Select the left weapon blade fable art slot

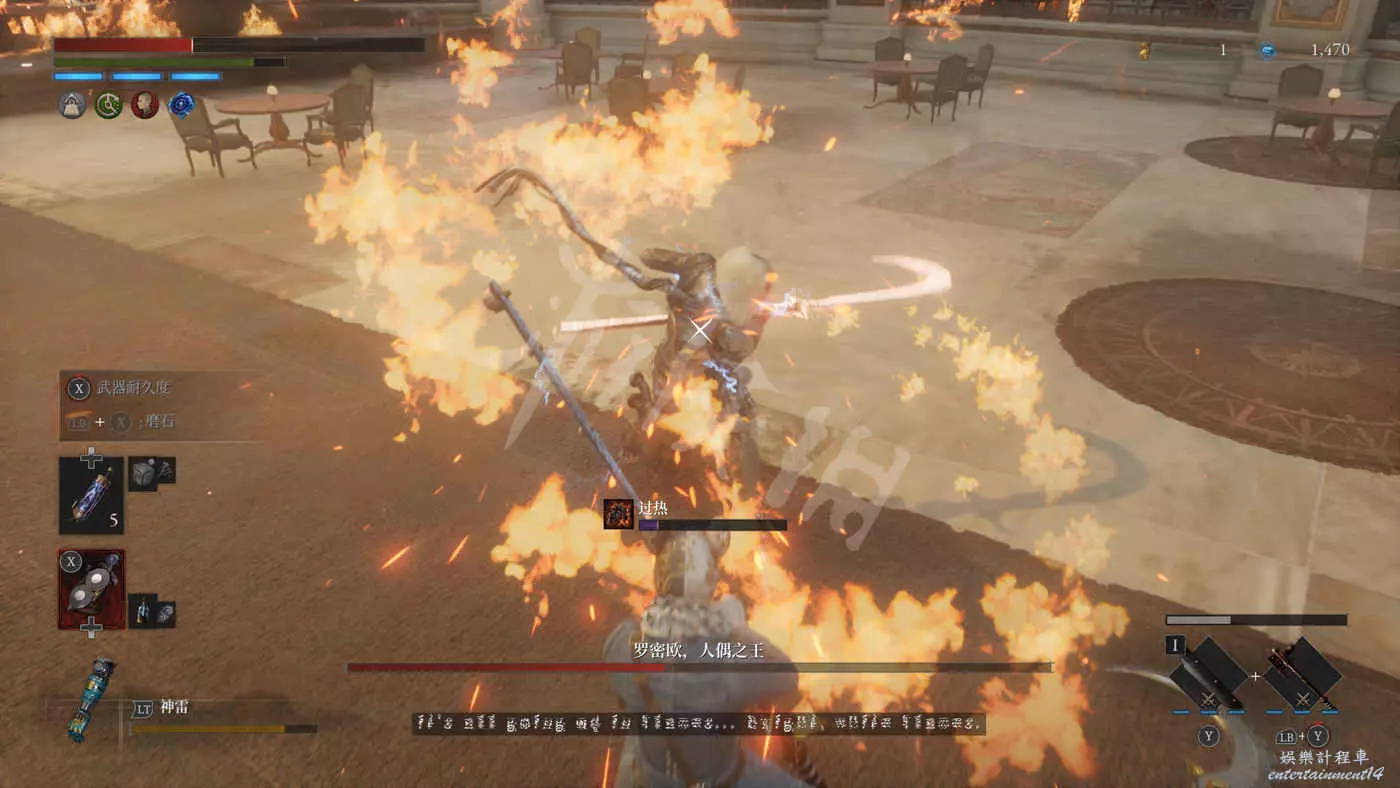[x=1208, y=674]
